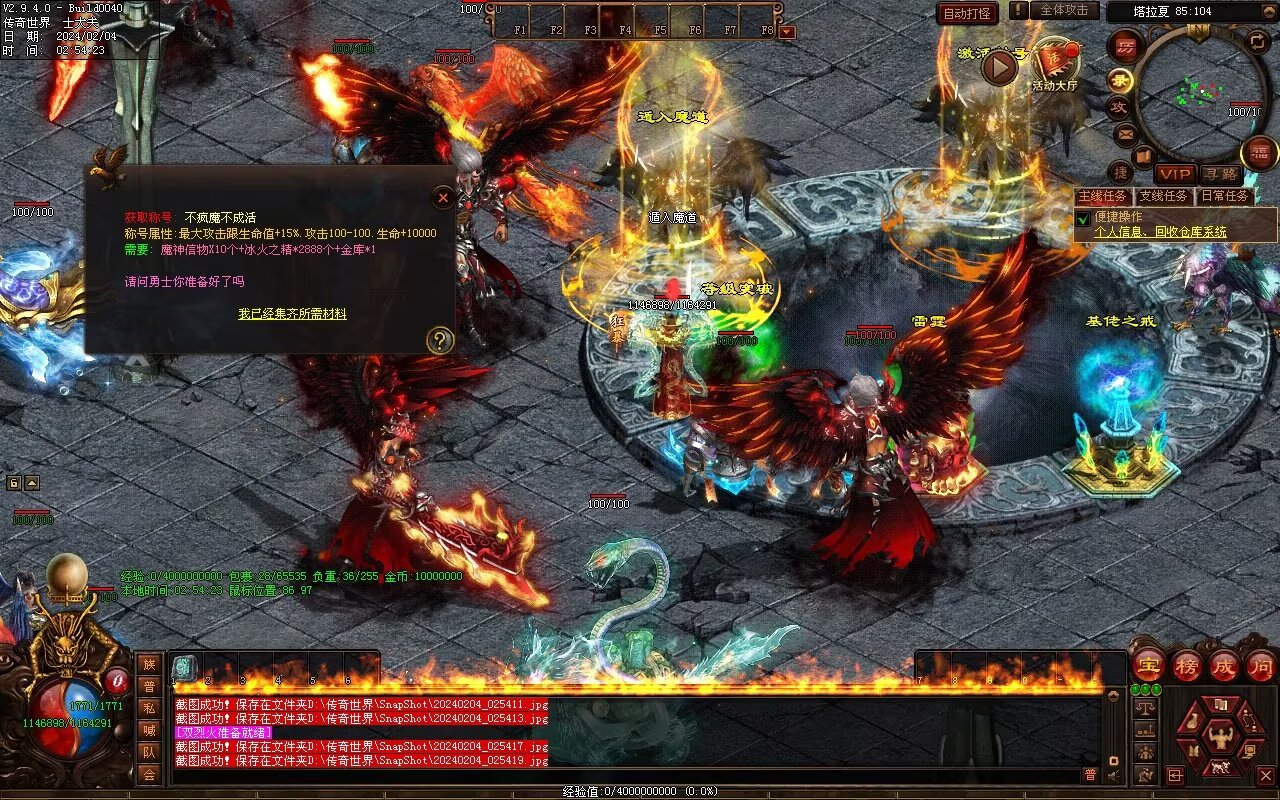
Task: Use the rune item in hotbar slot 1
Action: point(185,667)
